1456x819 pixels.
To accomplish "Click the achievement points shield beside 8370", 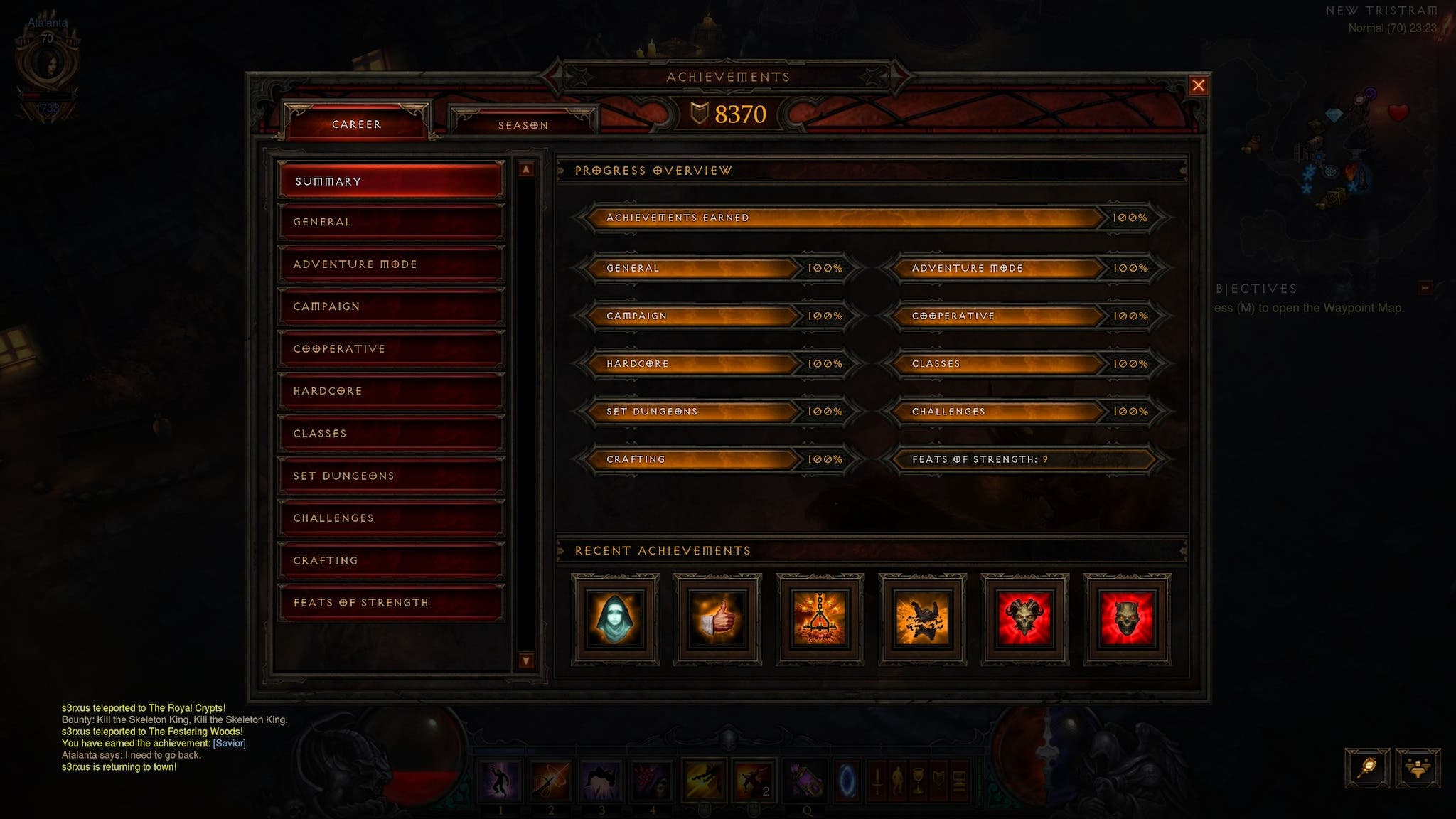I will click(700, 112).
